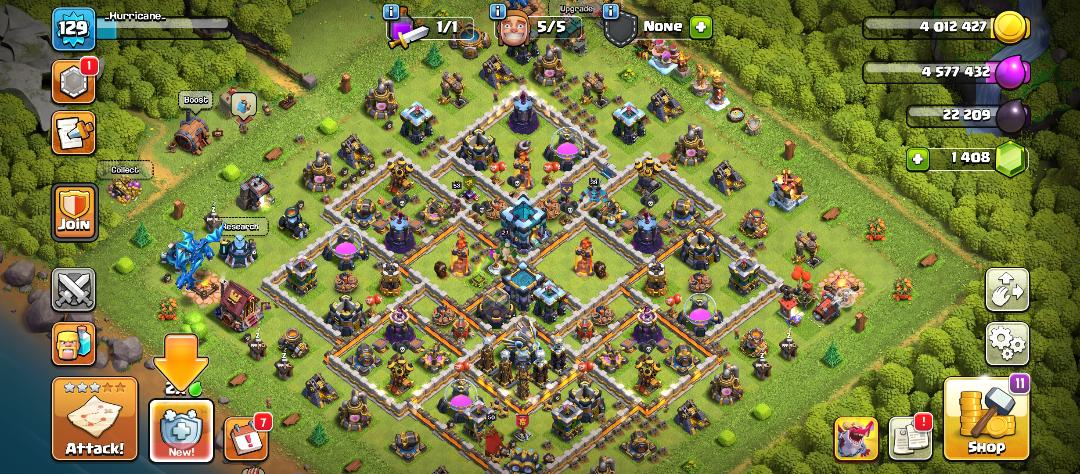This screenshot has height=474, width=1080.
Task: Open the Shop with hammer and coins
Action: (985, 420)
